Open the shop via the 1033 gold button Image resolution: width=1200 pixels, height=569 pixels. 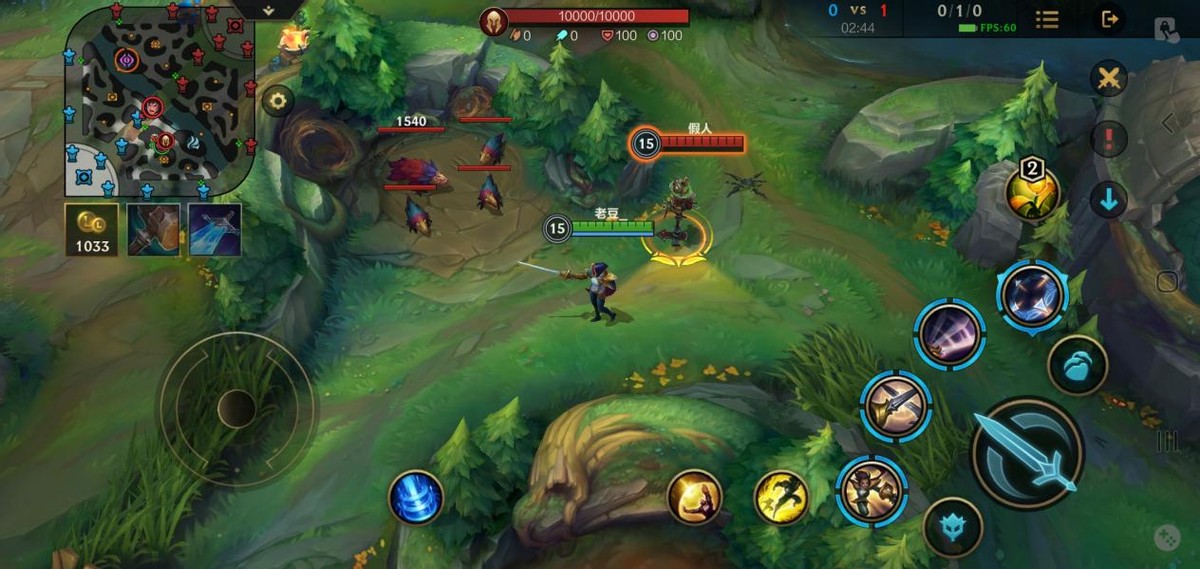(91, 230)
